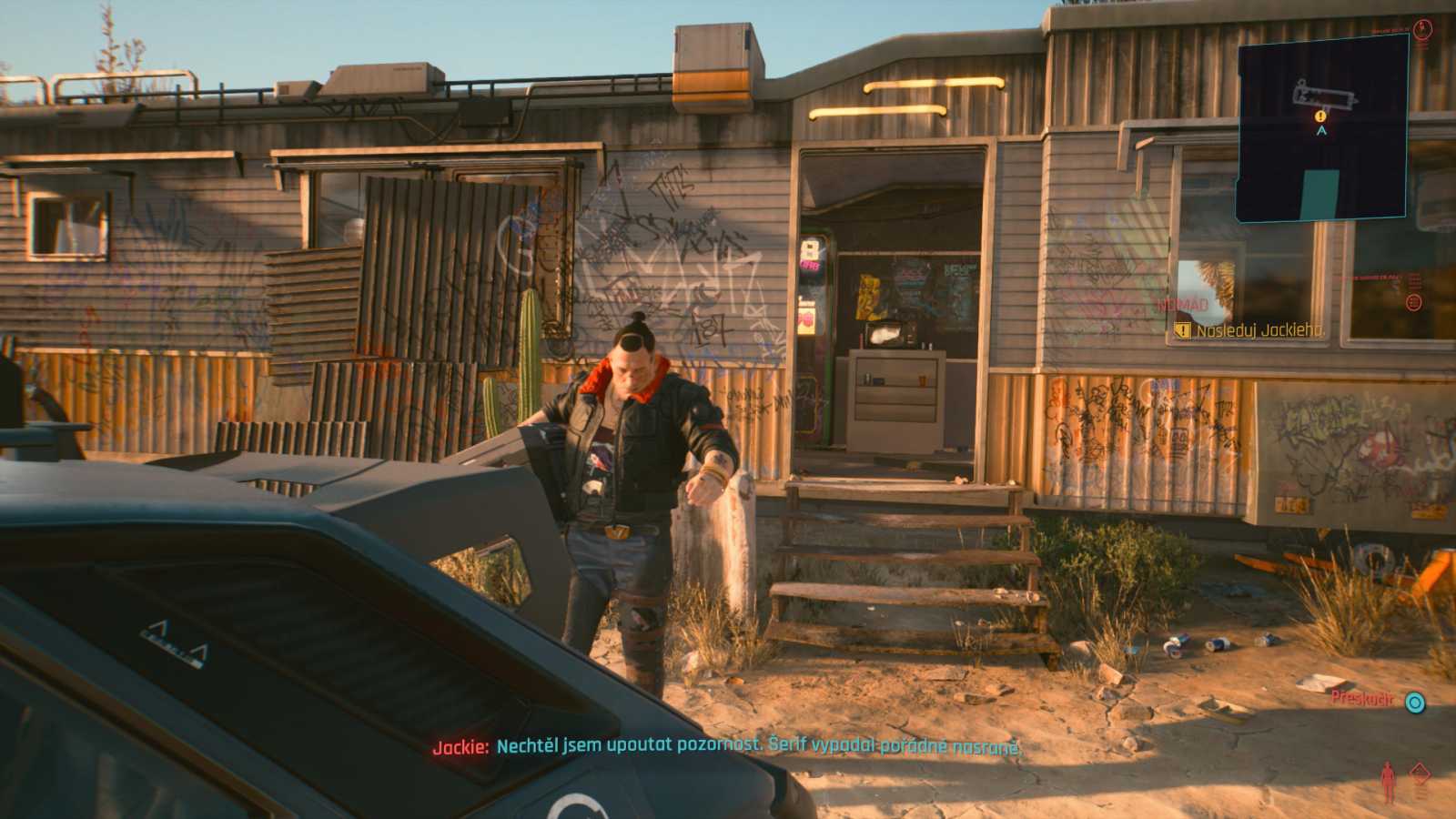1456x819 pixels.
Task: Click the red weapon icon at top right
Action: click(1422, 28)
